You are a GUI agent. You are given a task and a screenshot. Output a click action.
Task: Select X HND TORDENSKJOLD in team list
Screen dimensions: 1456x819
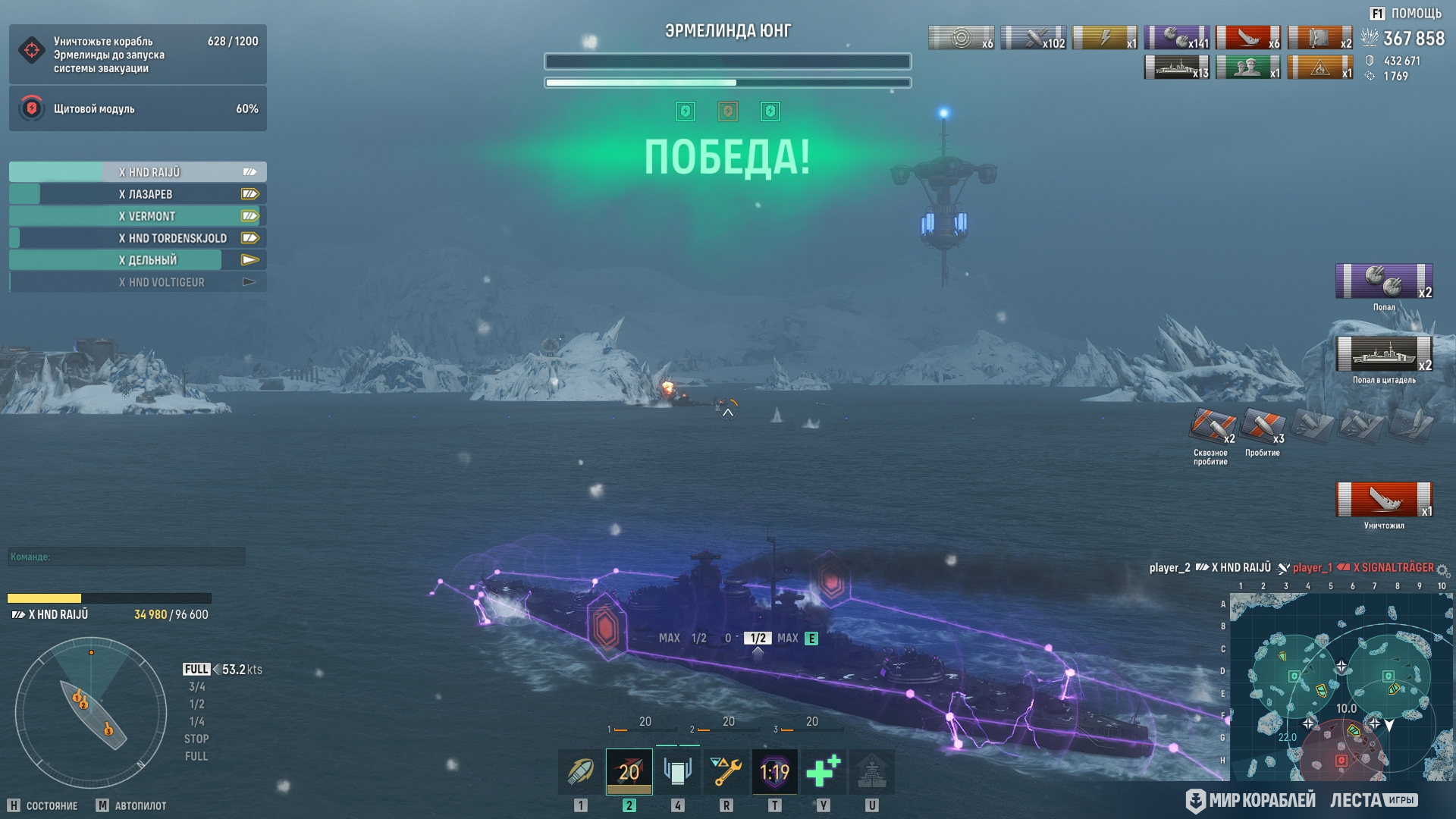pos(138,238)
